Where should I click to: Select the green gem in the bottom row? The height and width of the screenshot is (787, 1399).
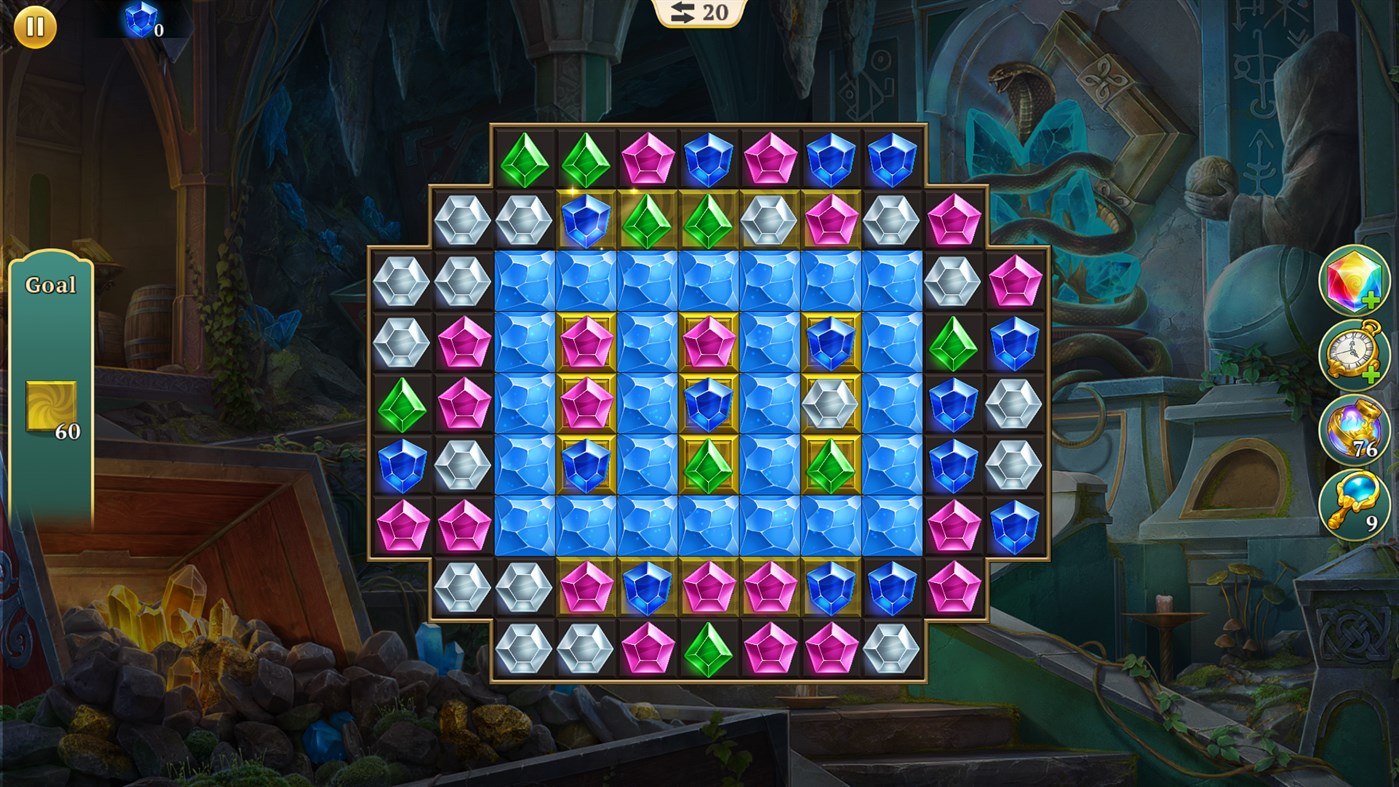tap(707, 652)
